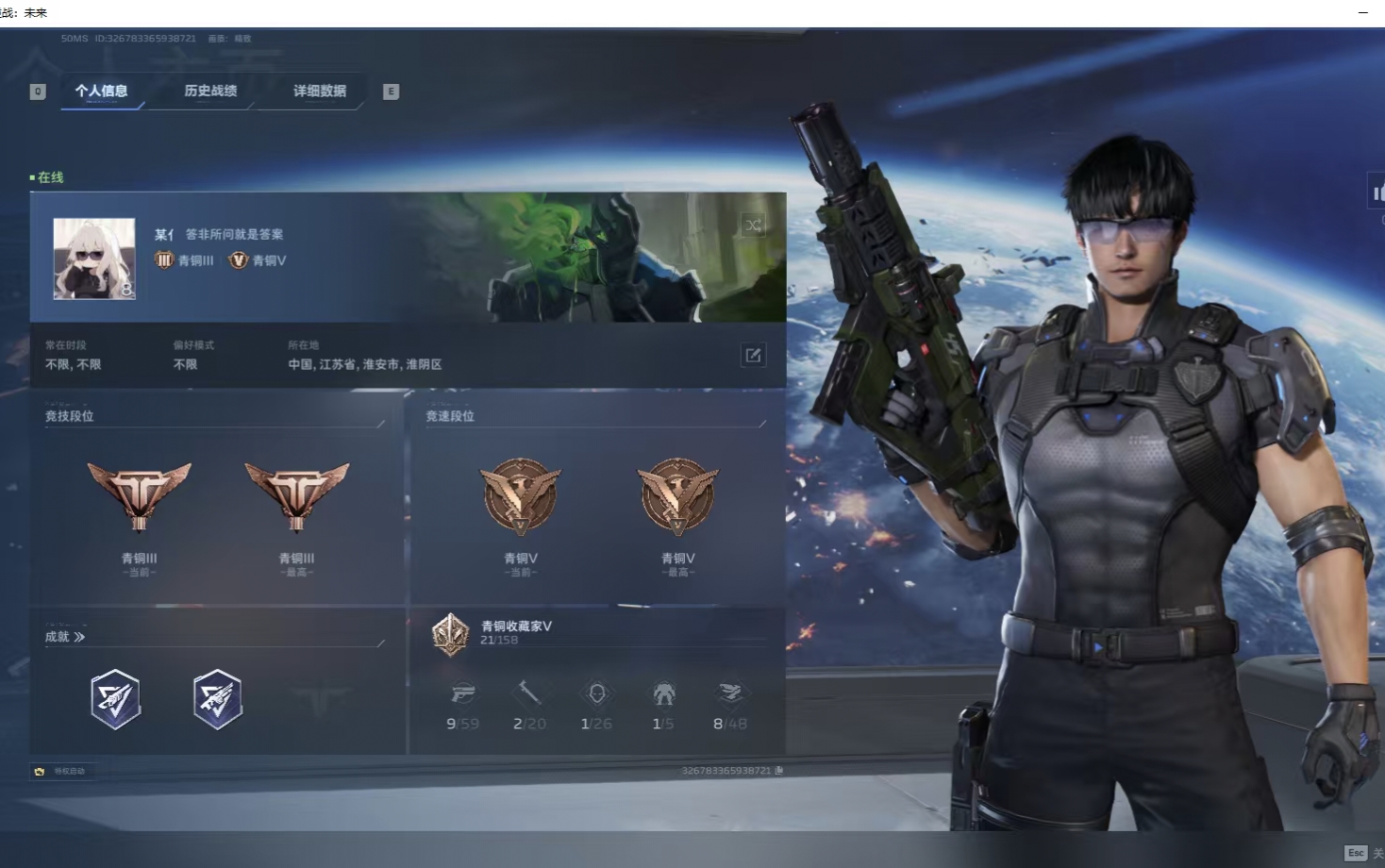Select the first hexagonal achievement badge
The image size is (1385, 868).
pos(116,699)
